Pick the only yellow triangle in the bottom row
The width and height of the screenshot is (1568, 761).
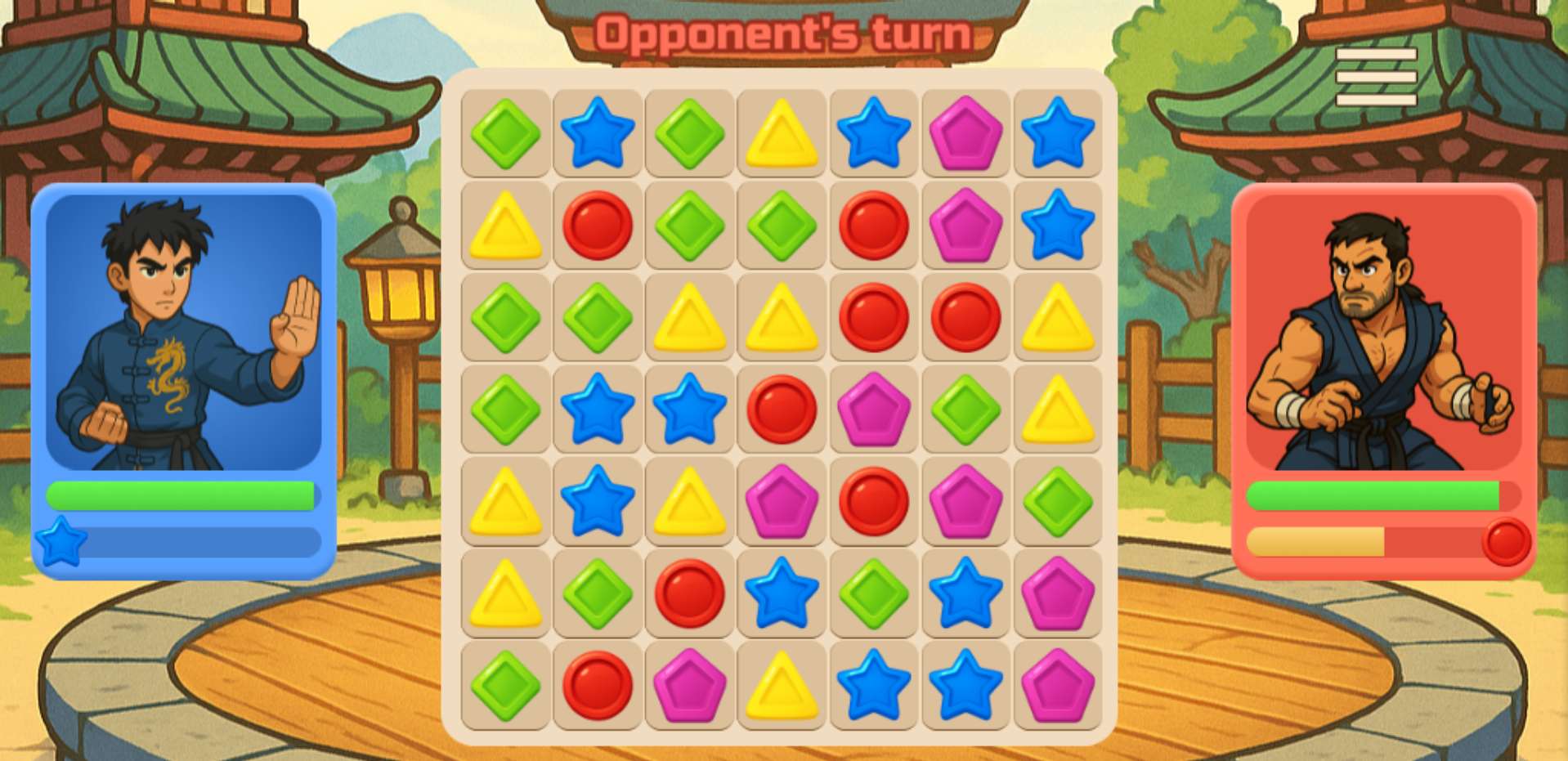tap(782, 685)
